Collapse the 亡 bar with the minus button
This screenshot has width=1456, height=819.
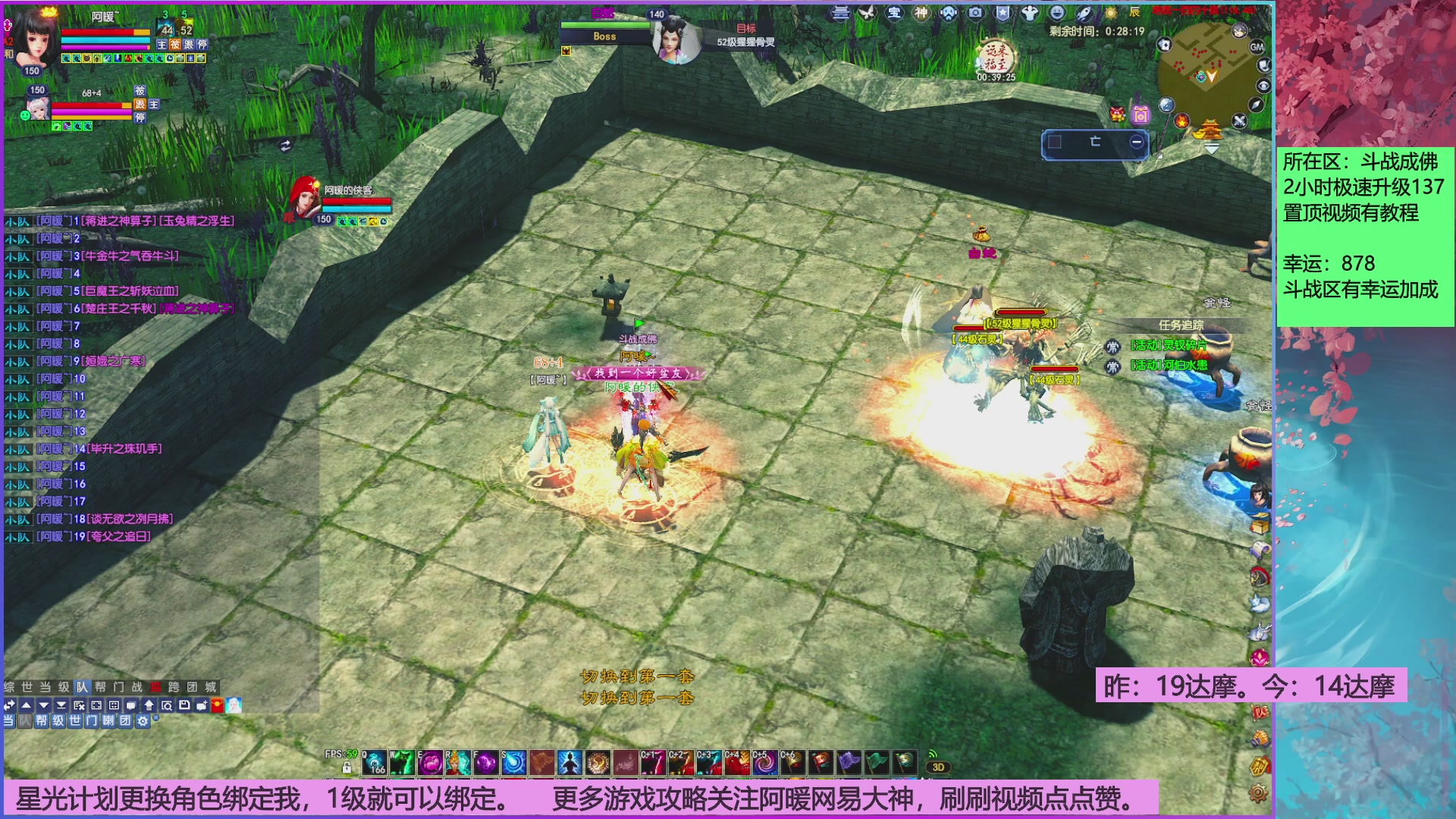coord(1135,141)
